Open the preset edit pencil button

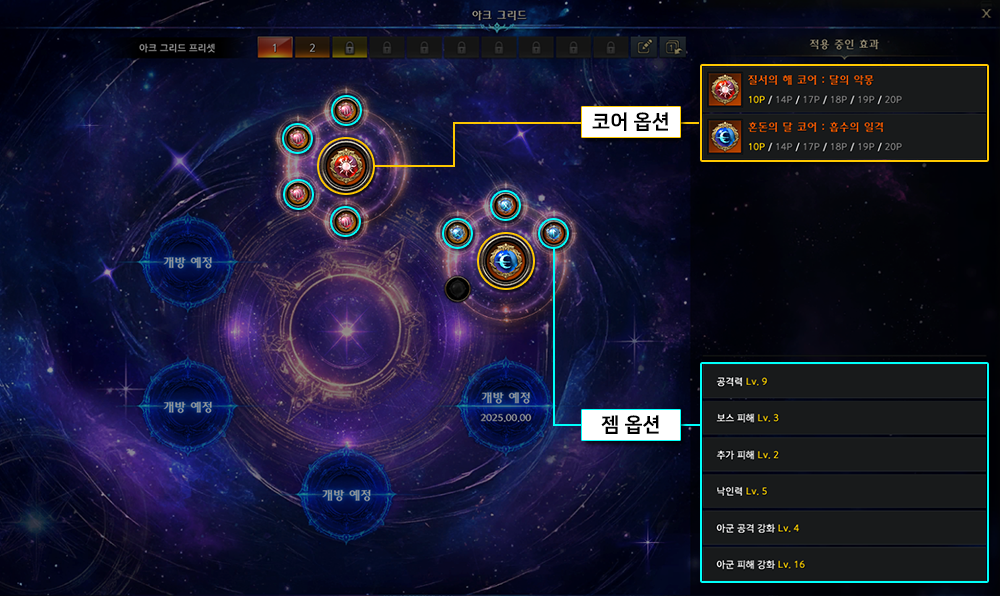tap(645, 47)
